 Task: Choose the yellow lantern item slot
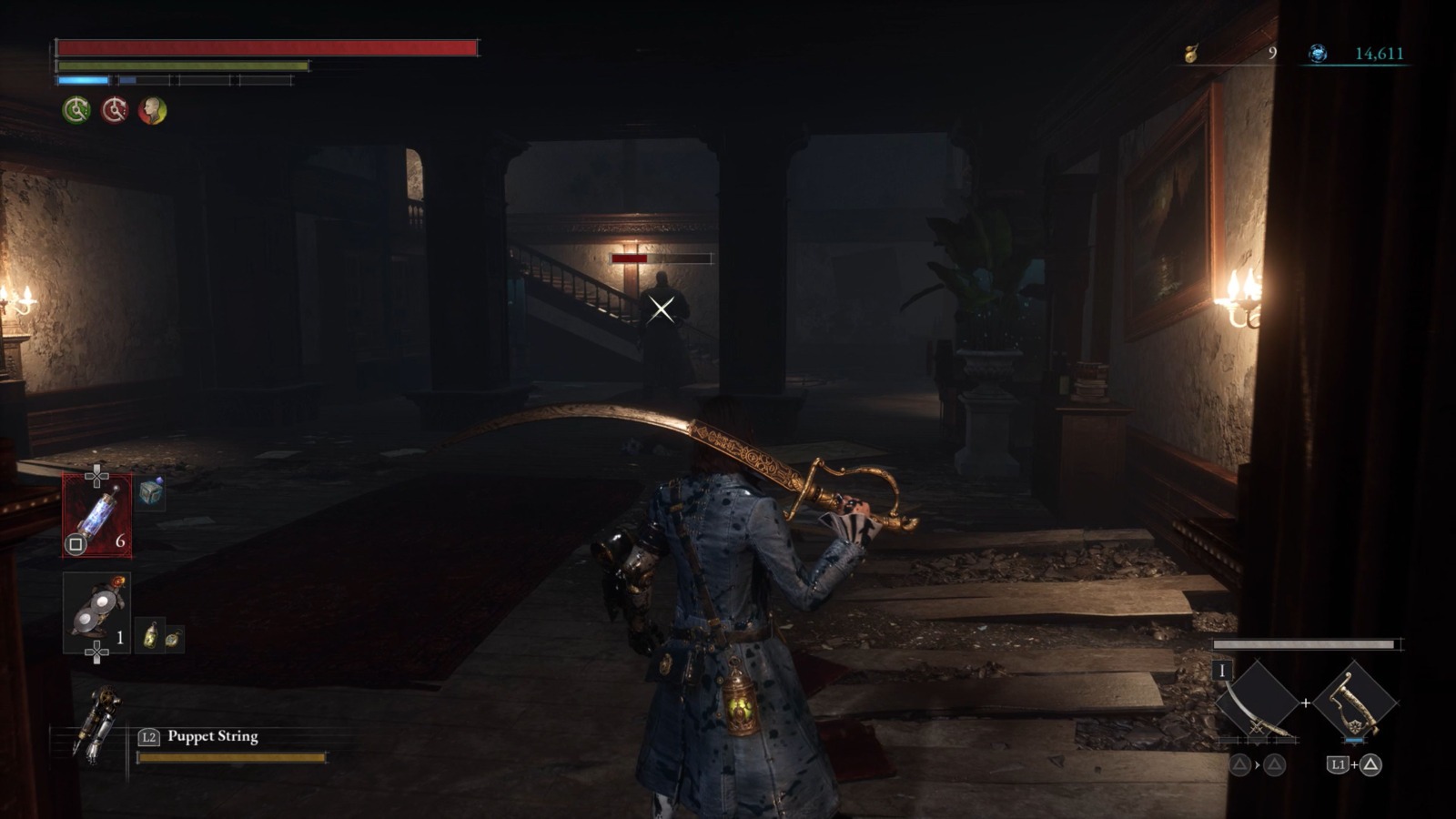pos(151,635)
